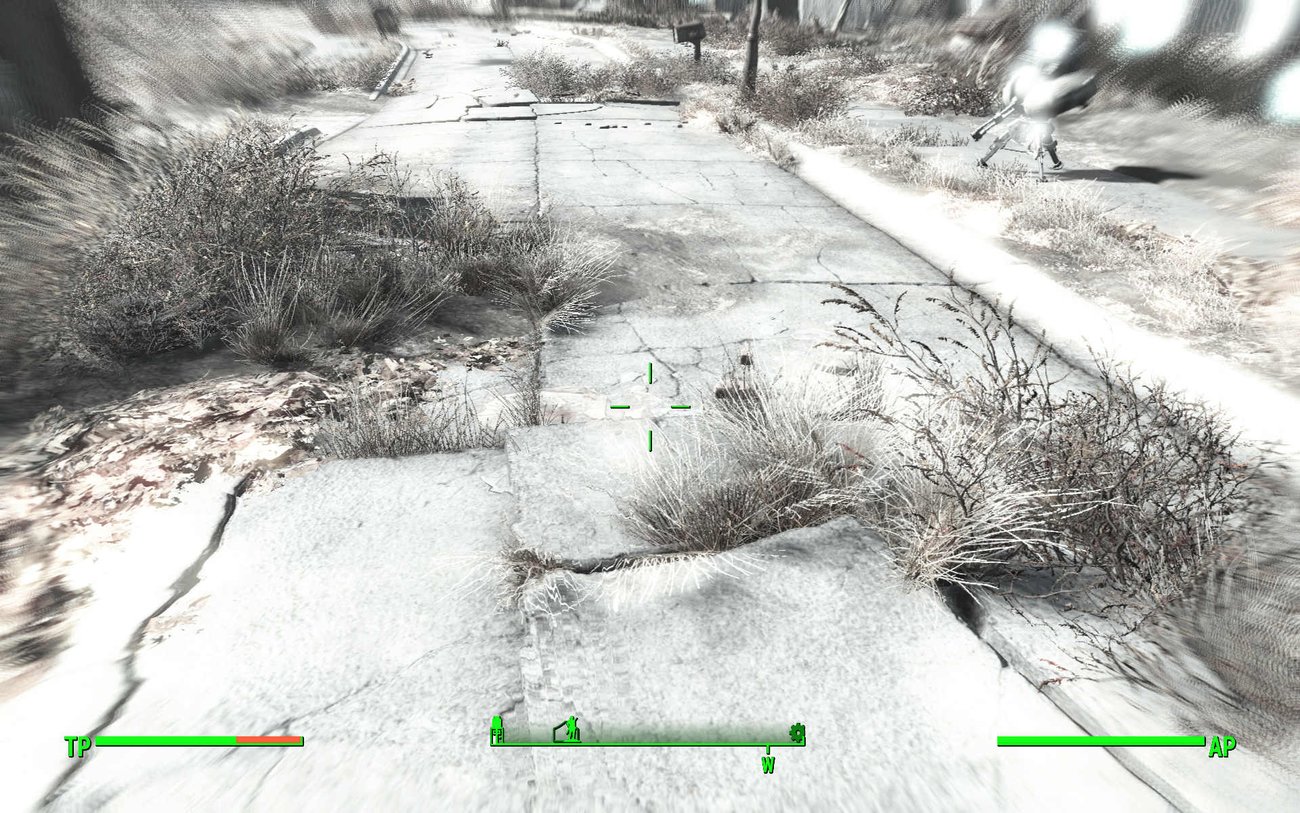This screenshot has height=813, width=1300.
Task: Click the settler figure icon inside house marker
Action: [571, 730]
